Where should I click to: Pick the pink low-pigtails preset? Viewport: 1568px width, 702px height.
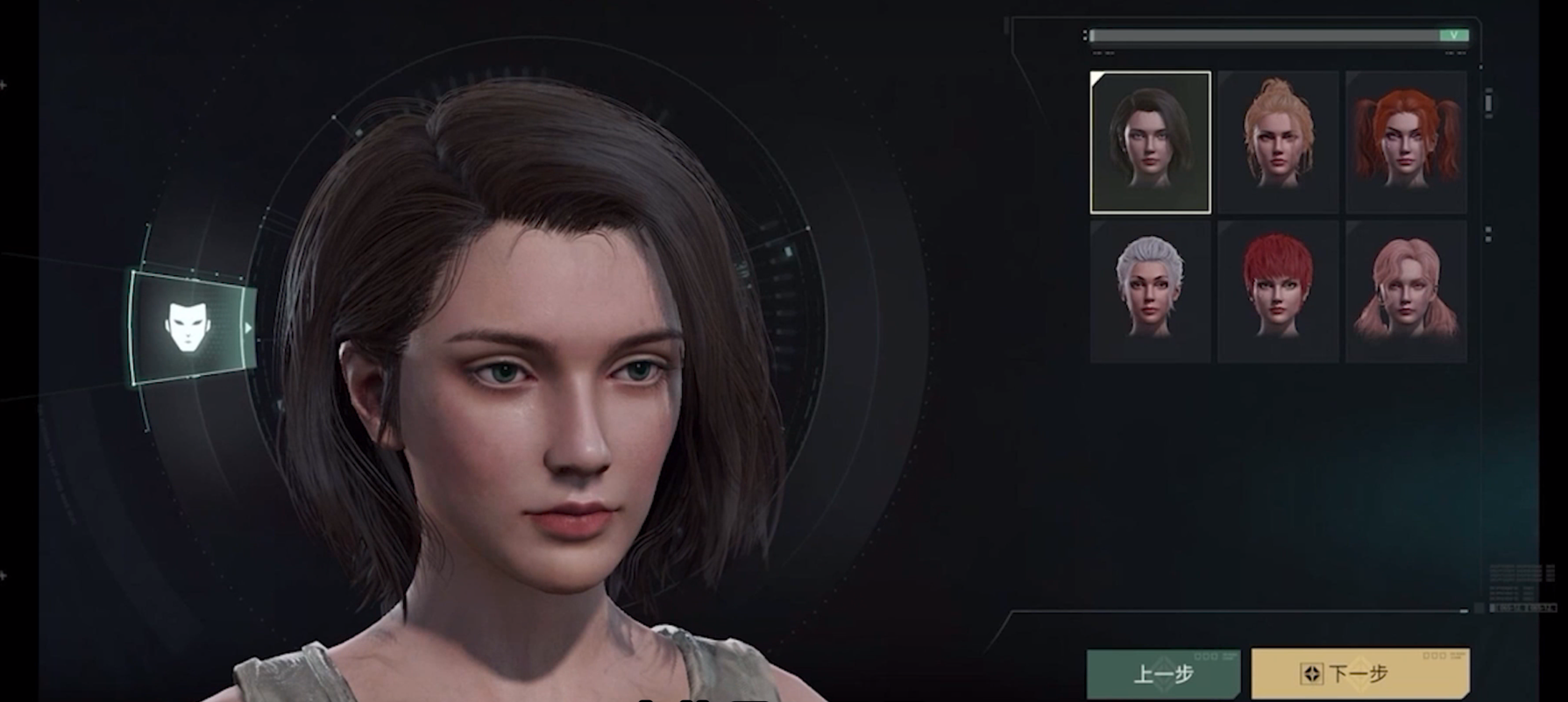1406,291
